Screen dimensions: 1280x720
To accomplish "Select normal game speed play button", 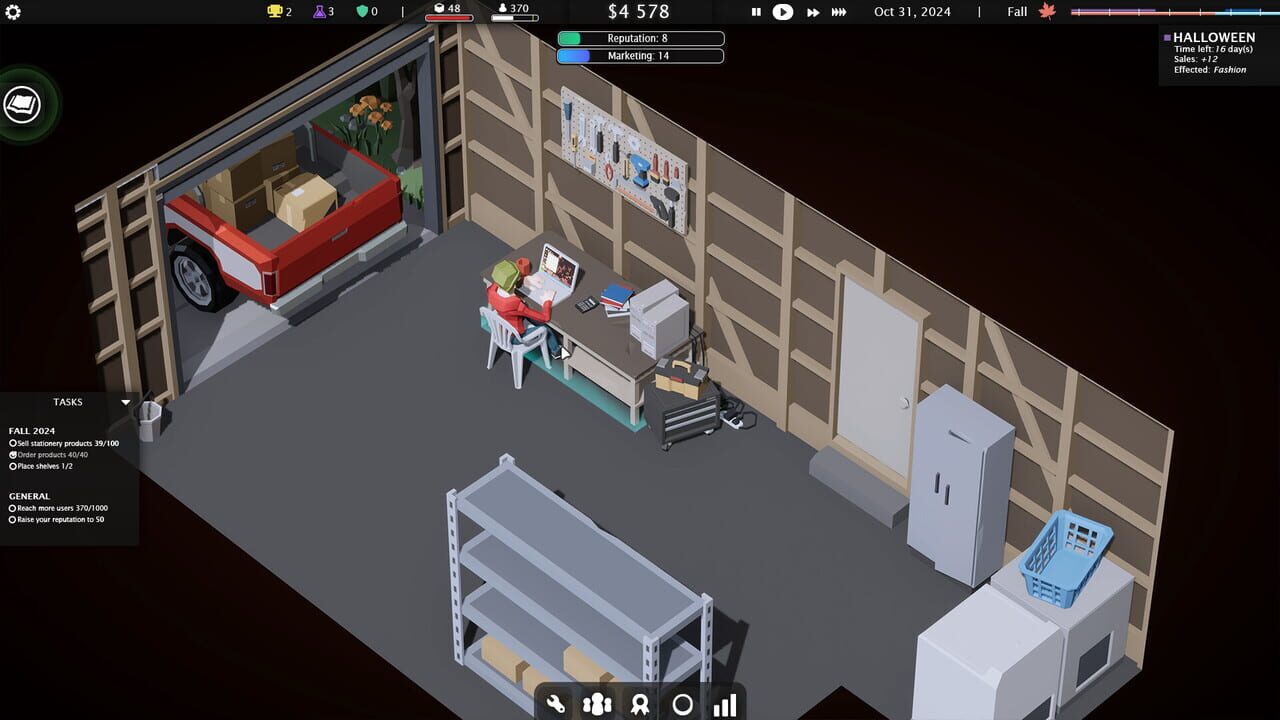I will [x=783, y=12].
